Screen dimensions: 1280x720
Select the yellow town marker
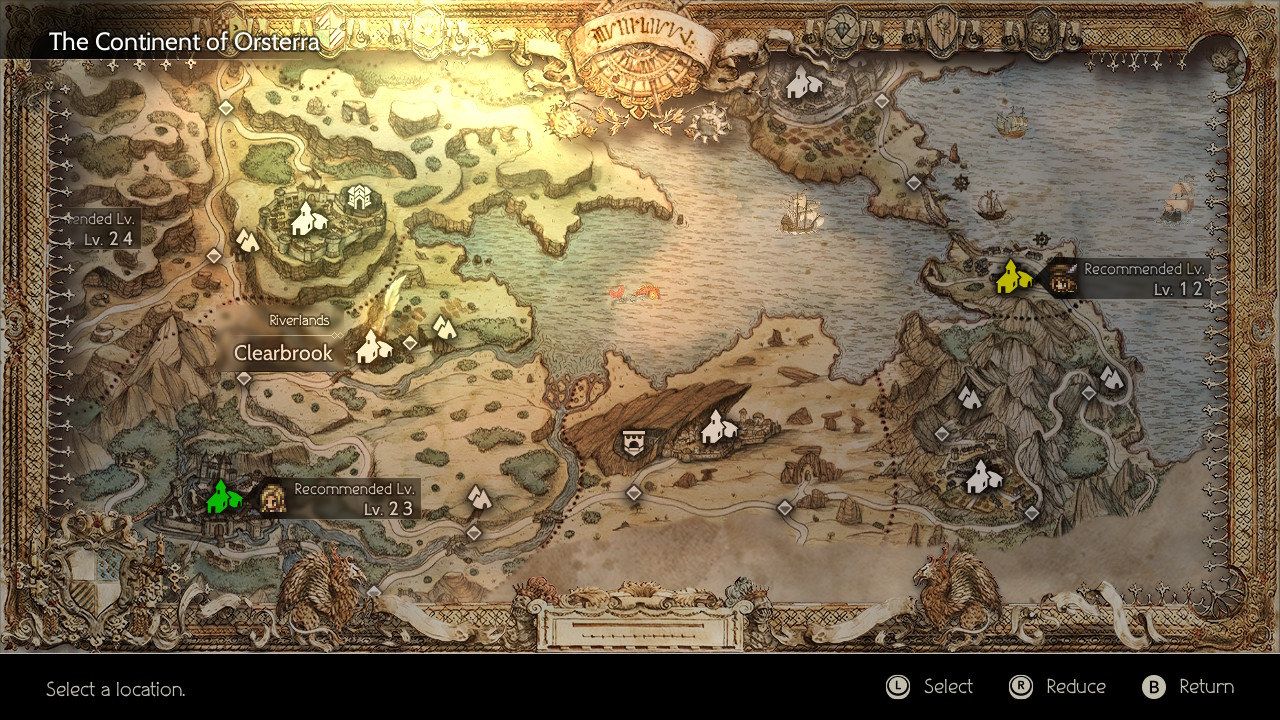(1013, 277)
